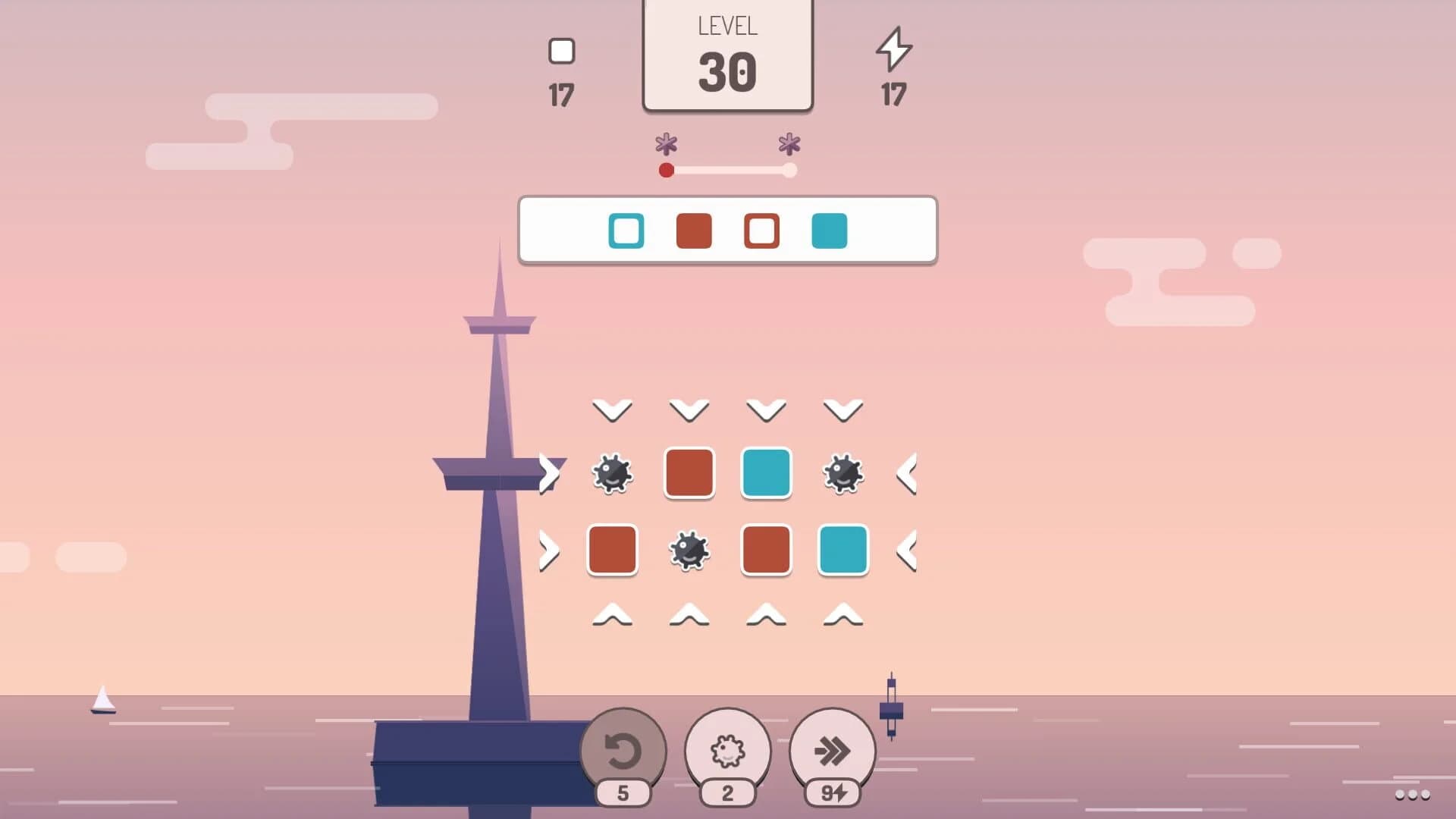Select the filled red tile in the top row
Viewport: 1456px width, 819px height.
tap(689, 473)
